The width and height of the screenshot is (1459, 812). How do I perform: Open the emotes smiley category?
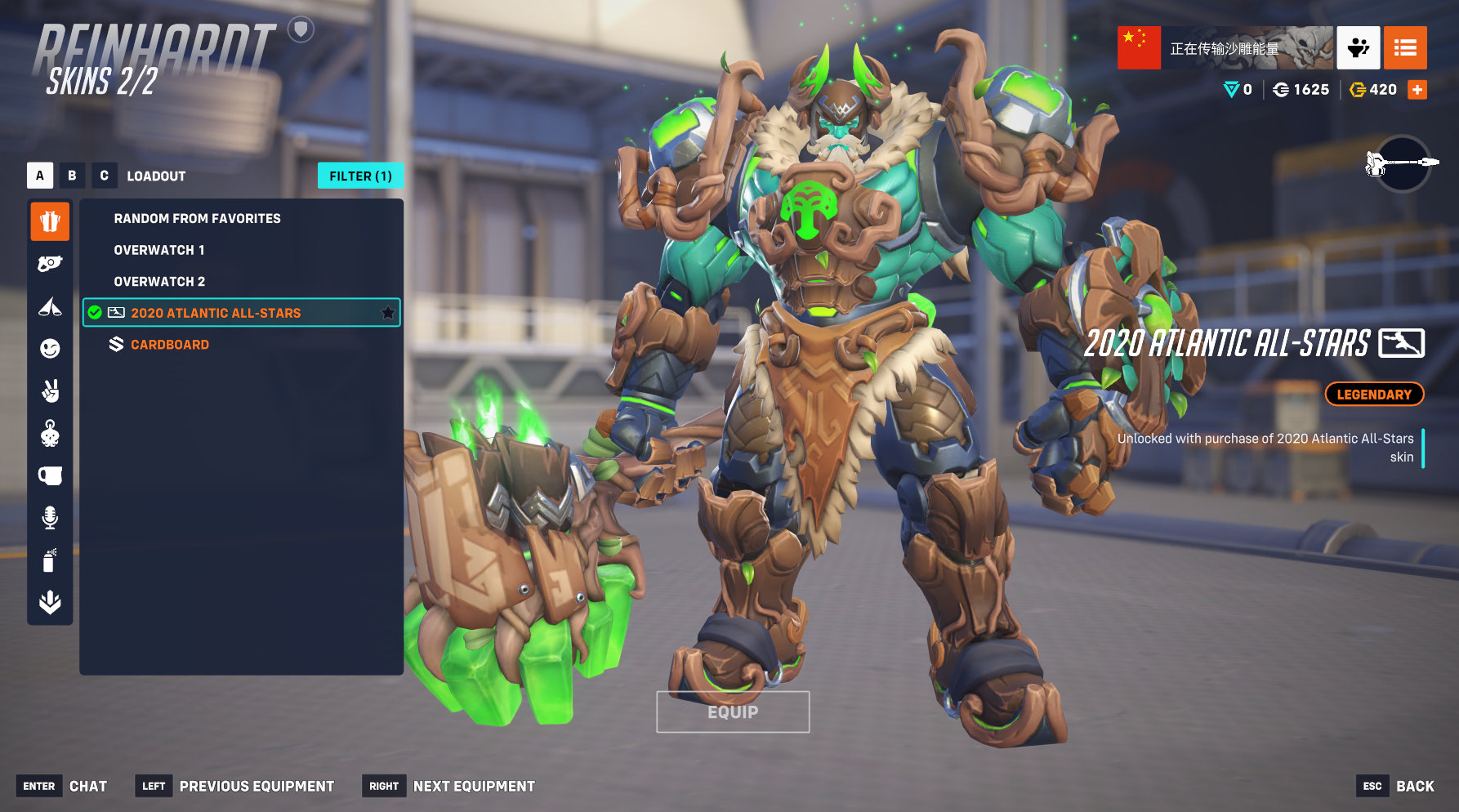click(50, 349)
